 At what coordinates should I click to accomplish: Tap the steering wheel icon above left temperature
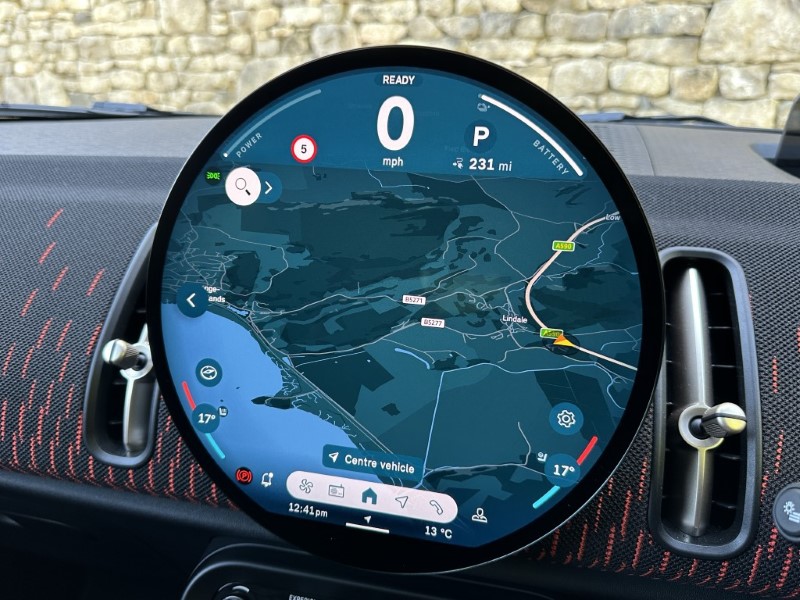[209, 370]
